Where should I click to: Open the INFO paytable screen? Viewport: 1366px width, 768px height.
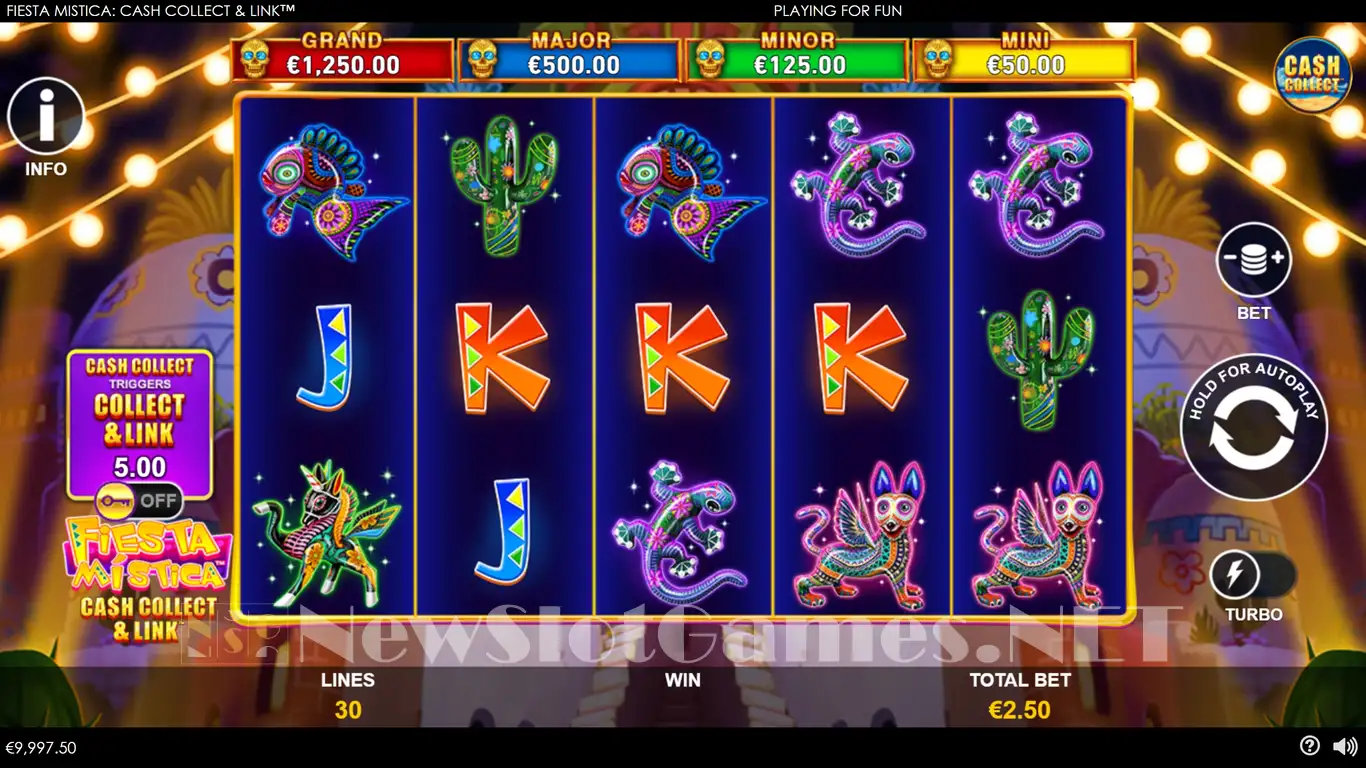point(46,117)
